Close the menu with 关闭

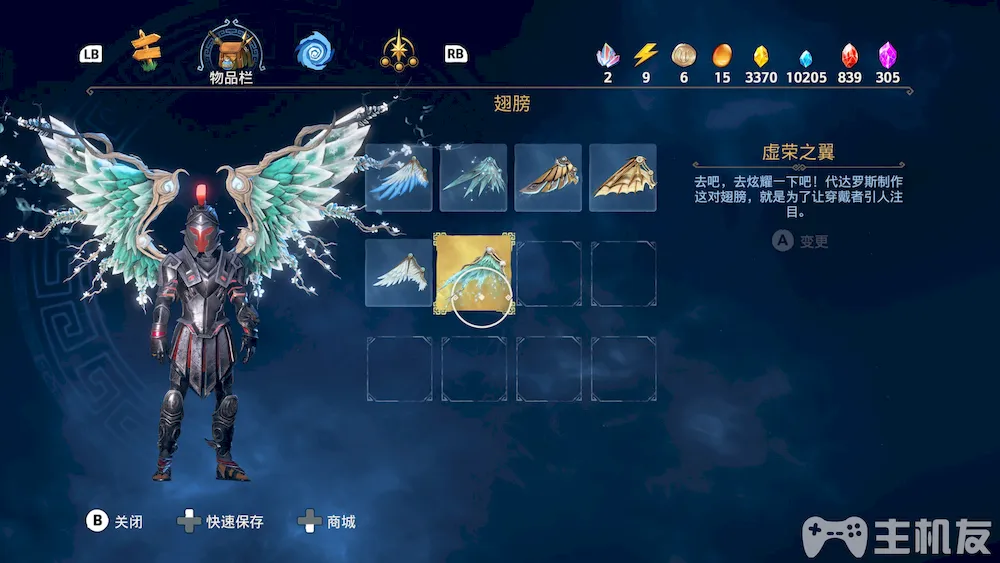tap(115, 521)
